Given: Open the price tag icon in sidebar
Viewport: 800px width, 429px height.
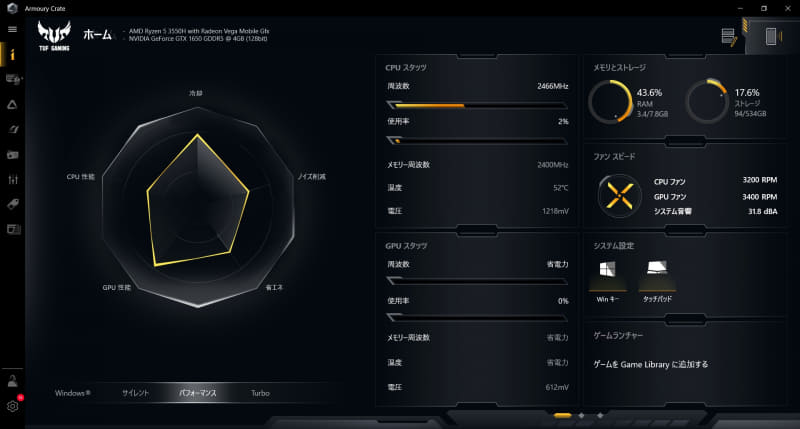Looking at the screenshot, I should click(13, 204).
